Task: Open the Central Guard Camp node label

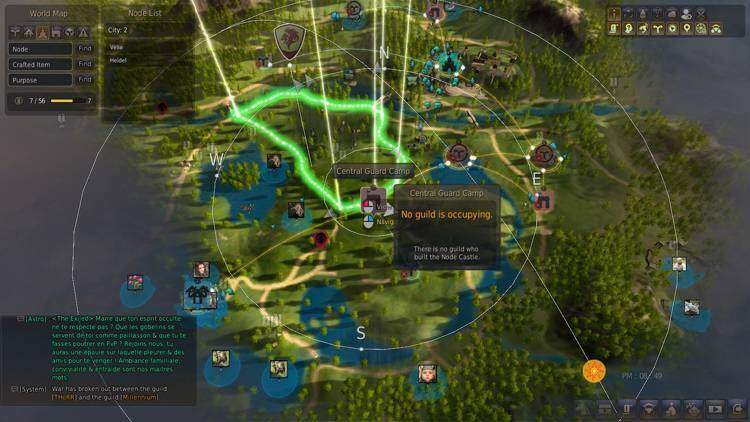Action: point(362,171)
